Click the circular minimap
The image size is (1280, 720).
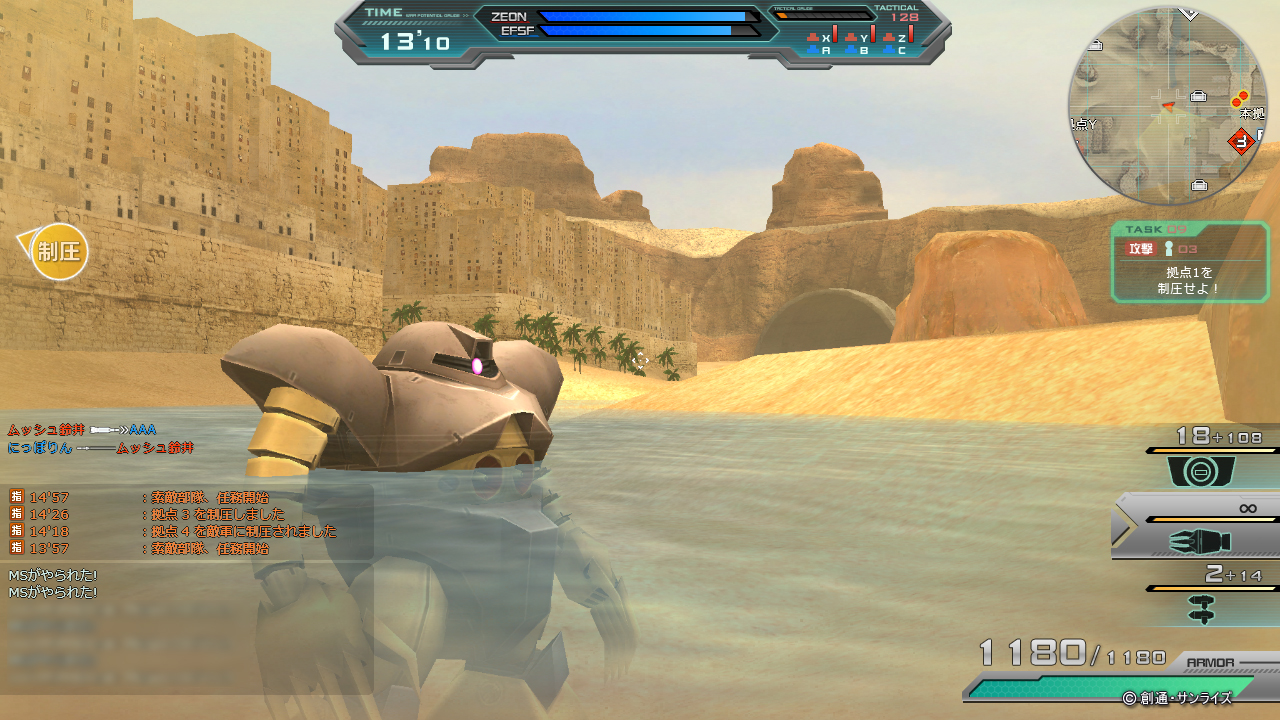tap(1167, 105)
